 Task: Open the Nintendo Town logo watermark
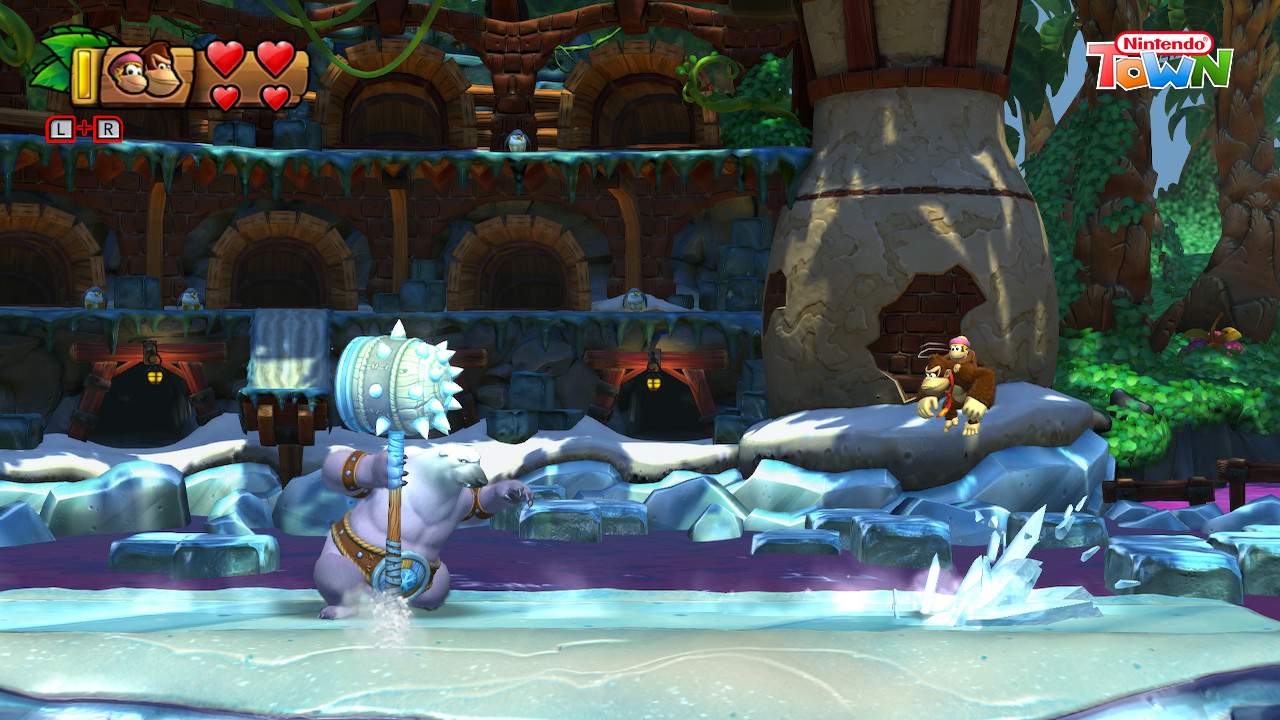pos(1160,61)
